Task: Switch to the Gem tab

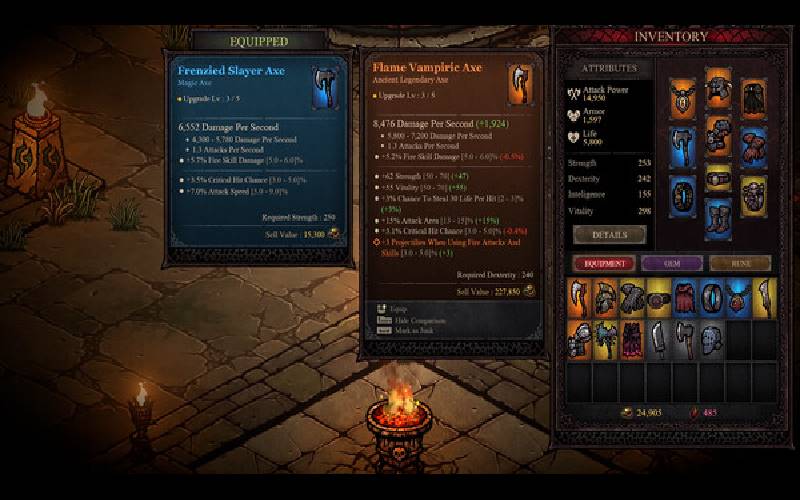Action: point(672,264)
